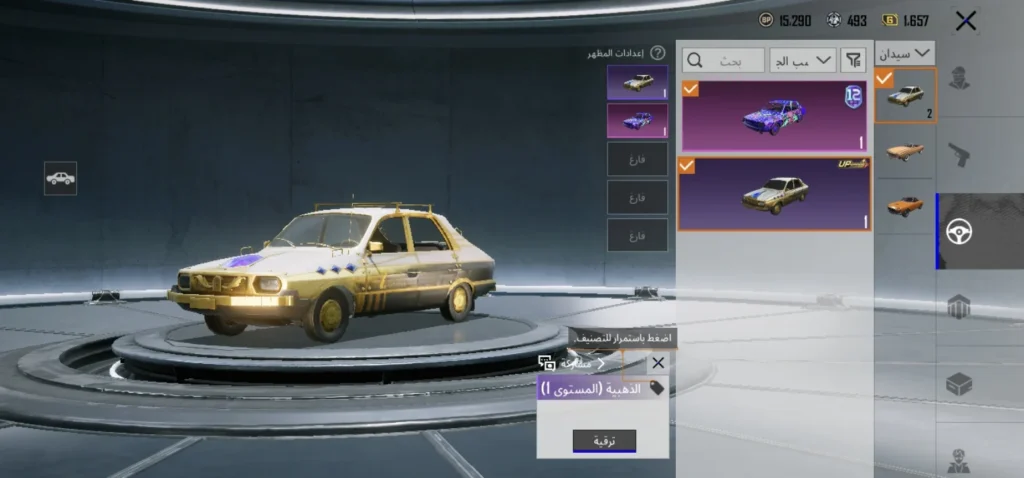This screenshot has width=1024, height=478.
Task: Close the golden skin details popup
Action: point(657,363)
